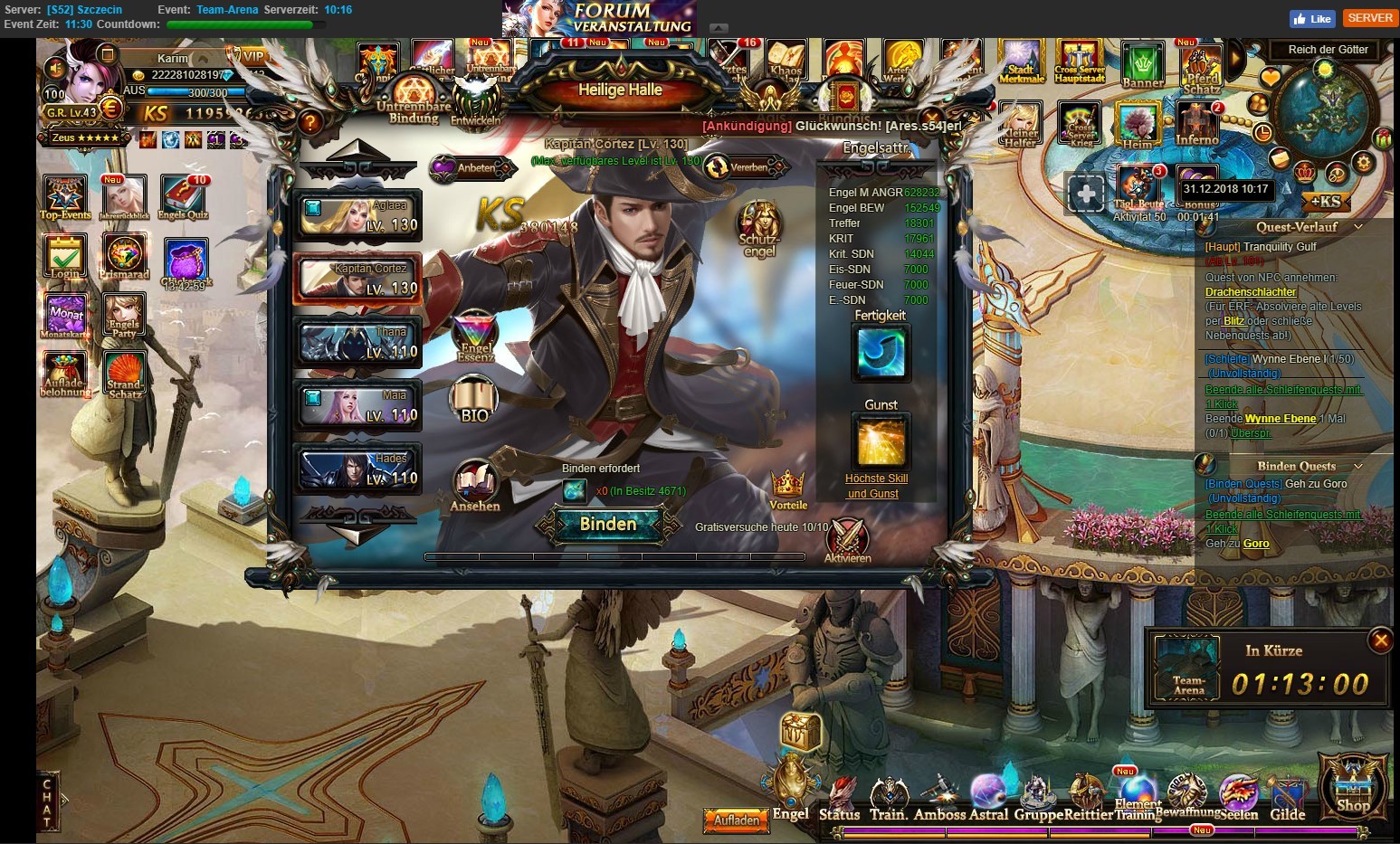Open the Shop

(1353, 785)
